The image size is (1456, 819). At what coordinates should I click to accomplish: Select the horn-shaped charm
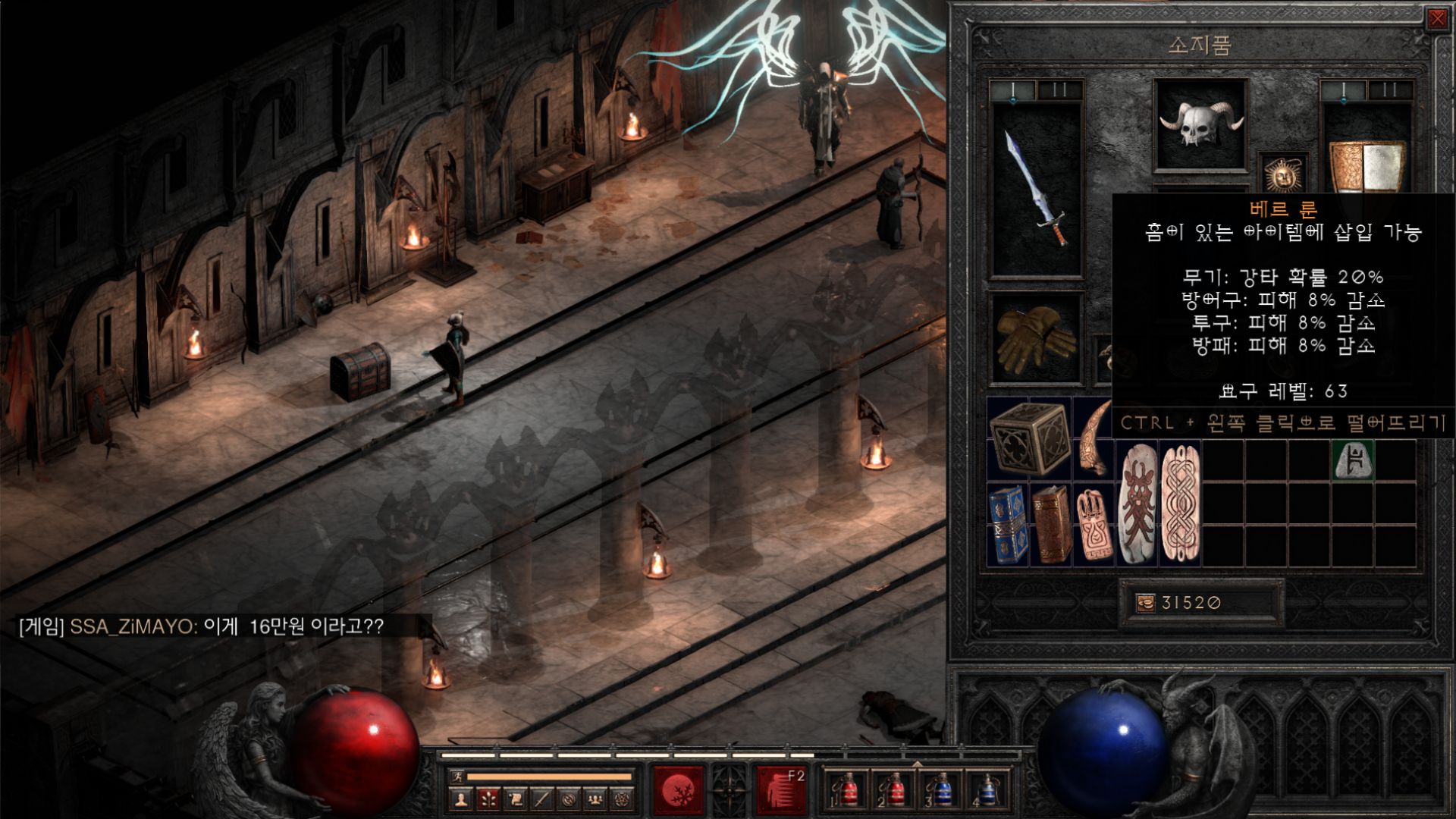pyautogui.click(x=1094, y=438)
